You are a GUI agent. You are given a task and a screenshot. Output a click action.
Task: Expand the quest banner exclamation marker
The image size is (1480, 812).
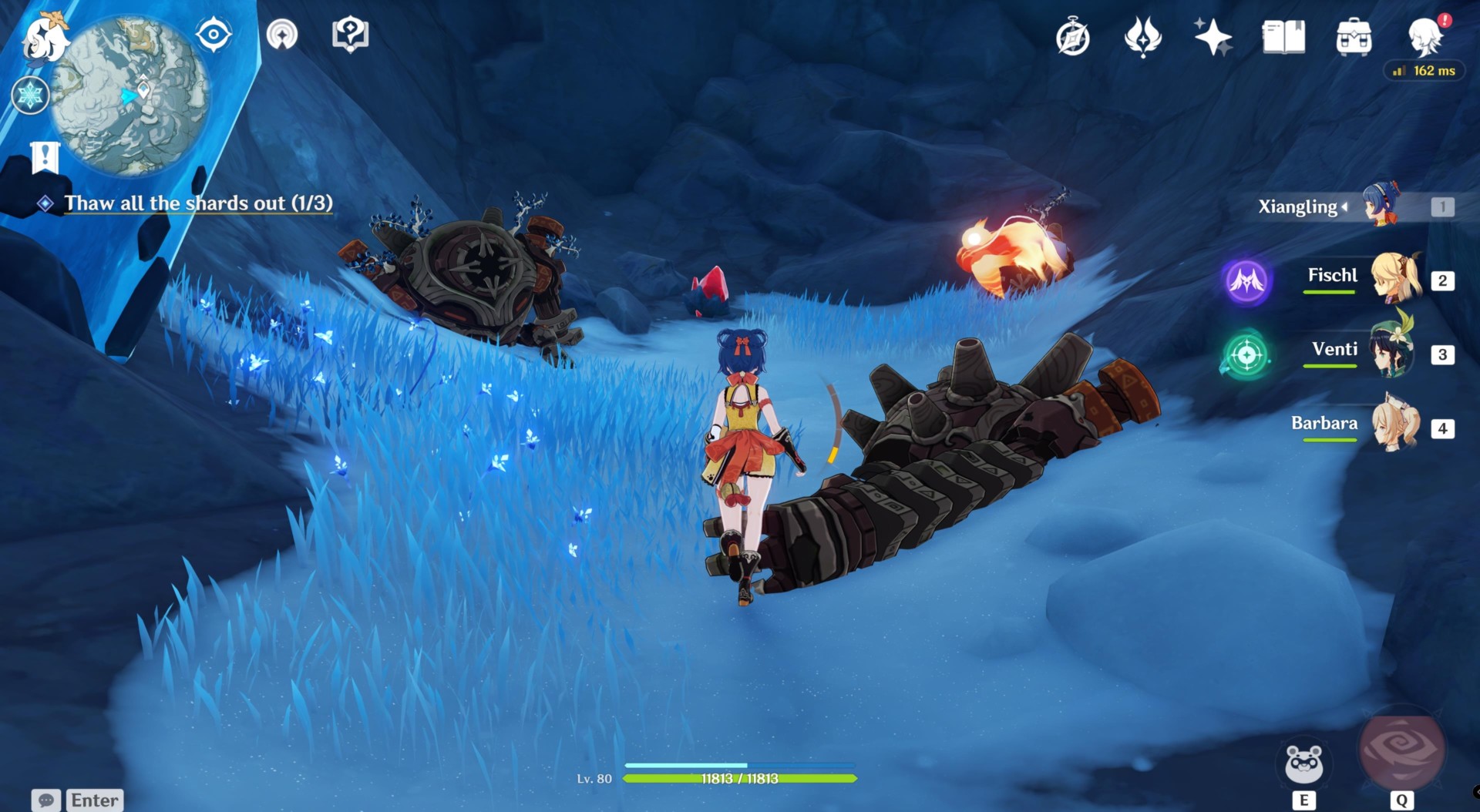point(45,158)
